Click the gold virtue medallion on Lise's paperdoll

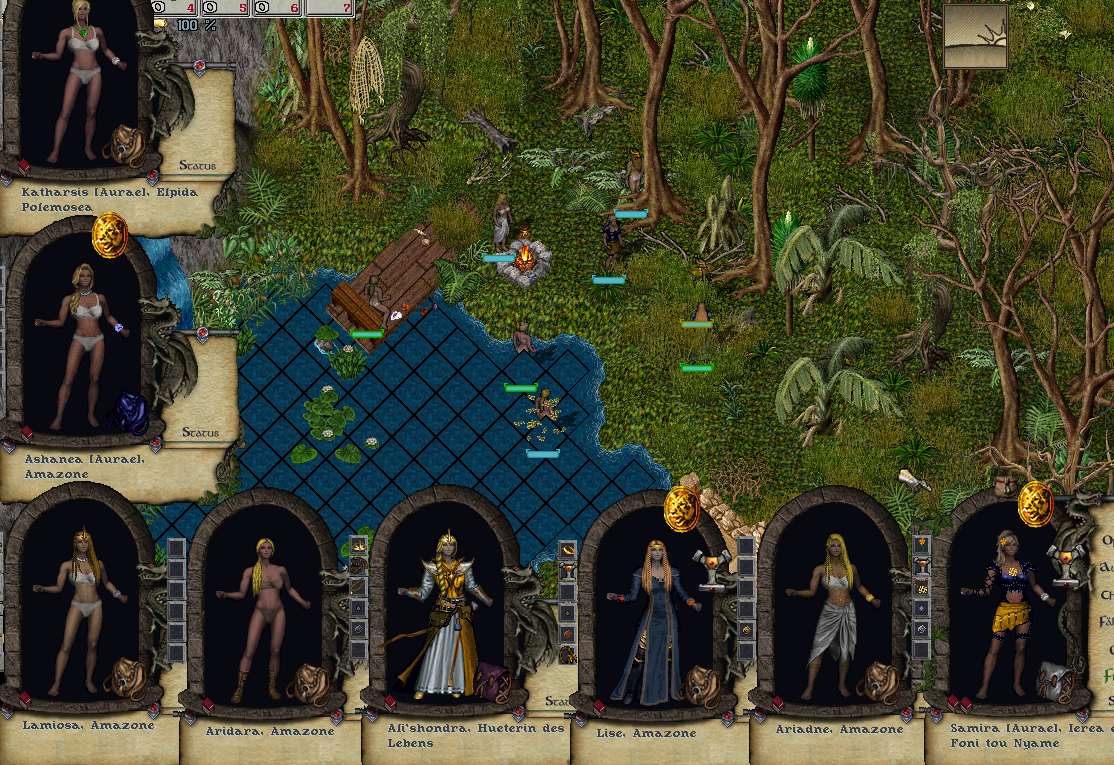point(682,509)
